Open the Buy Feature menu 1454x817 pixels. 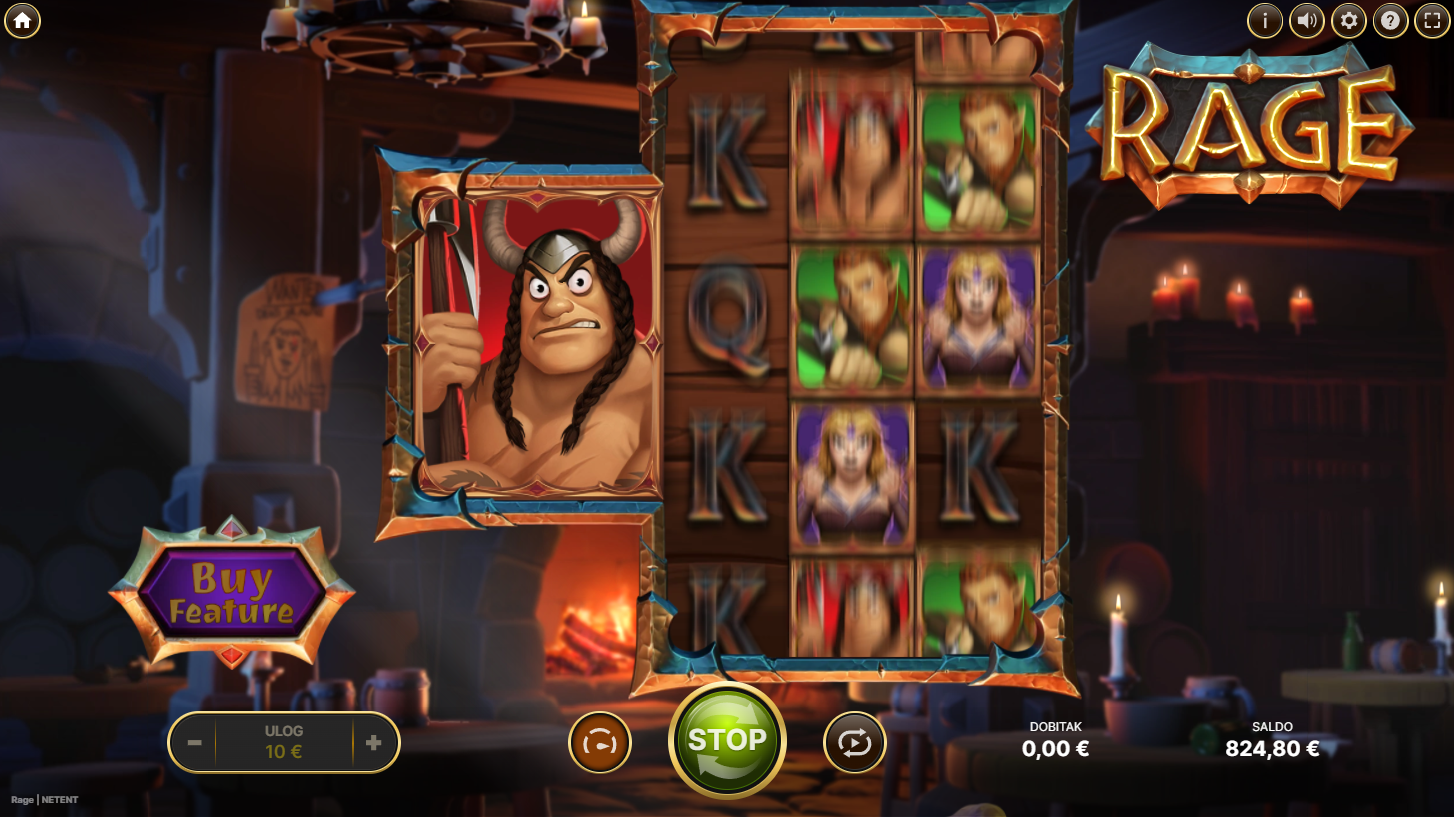pyautogui.click(x=231, y=593)
